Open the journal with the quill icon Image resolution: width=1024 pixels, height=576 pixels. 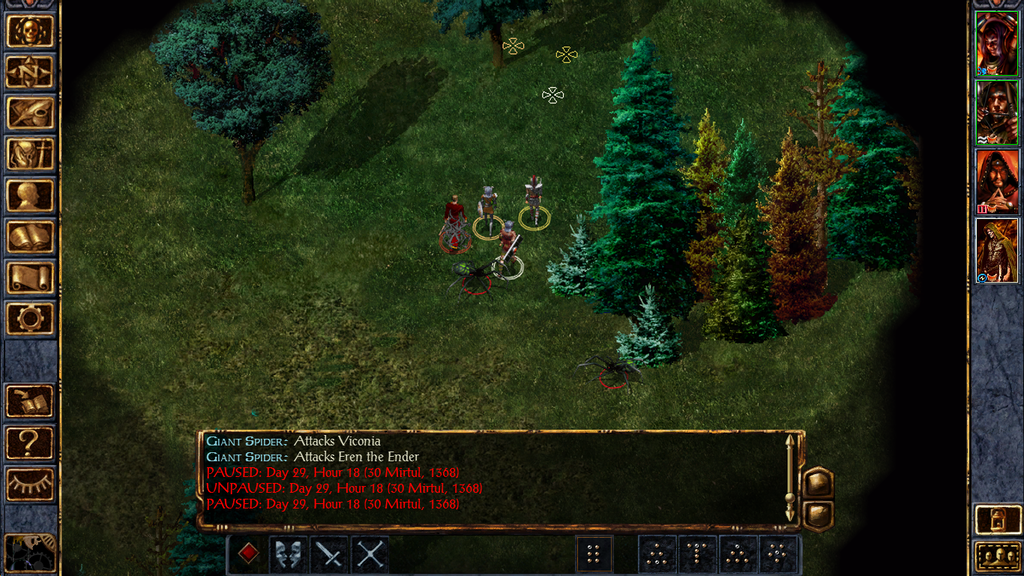click(30, 113)
